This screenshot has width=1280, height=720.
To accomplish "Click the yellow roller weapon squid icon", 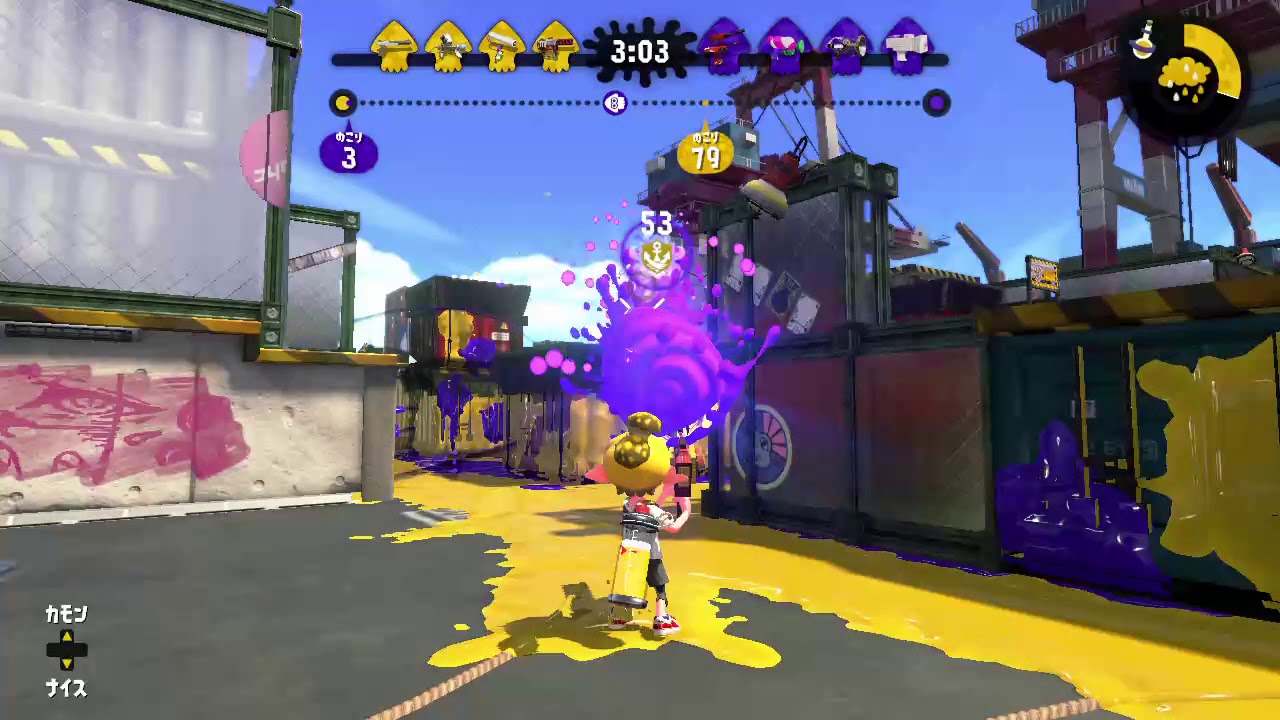I will tap(505, 45).
